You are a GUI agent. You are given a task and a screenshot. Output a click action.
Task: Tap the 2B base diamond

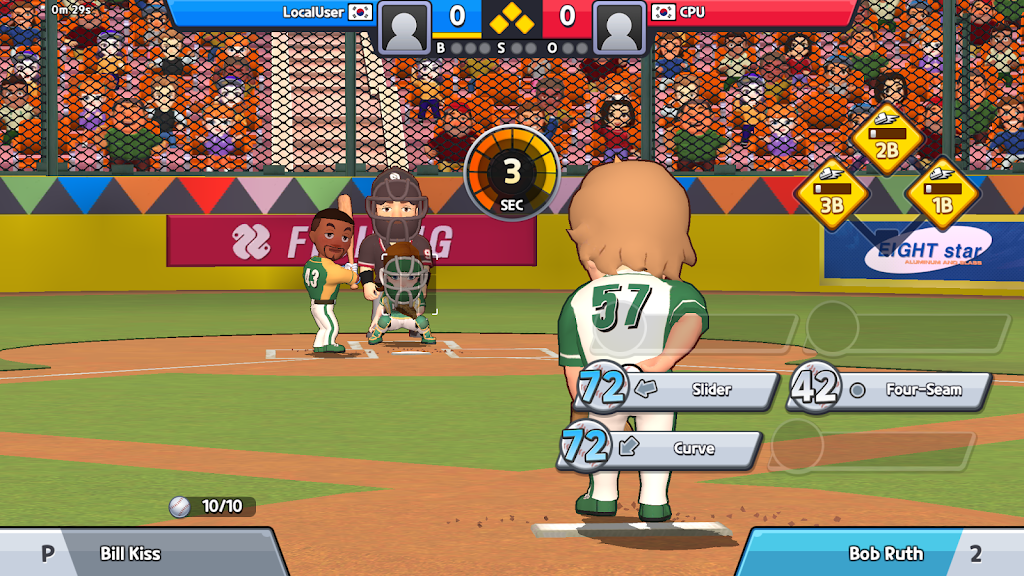(x=886, y=140)
